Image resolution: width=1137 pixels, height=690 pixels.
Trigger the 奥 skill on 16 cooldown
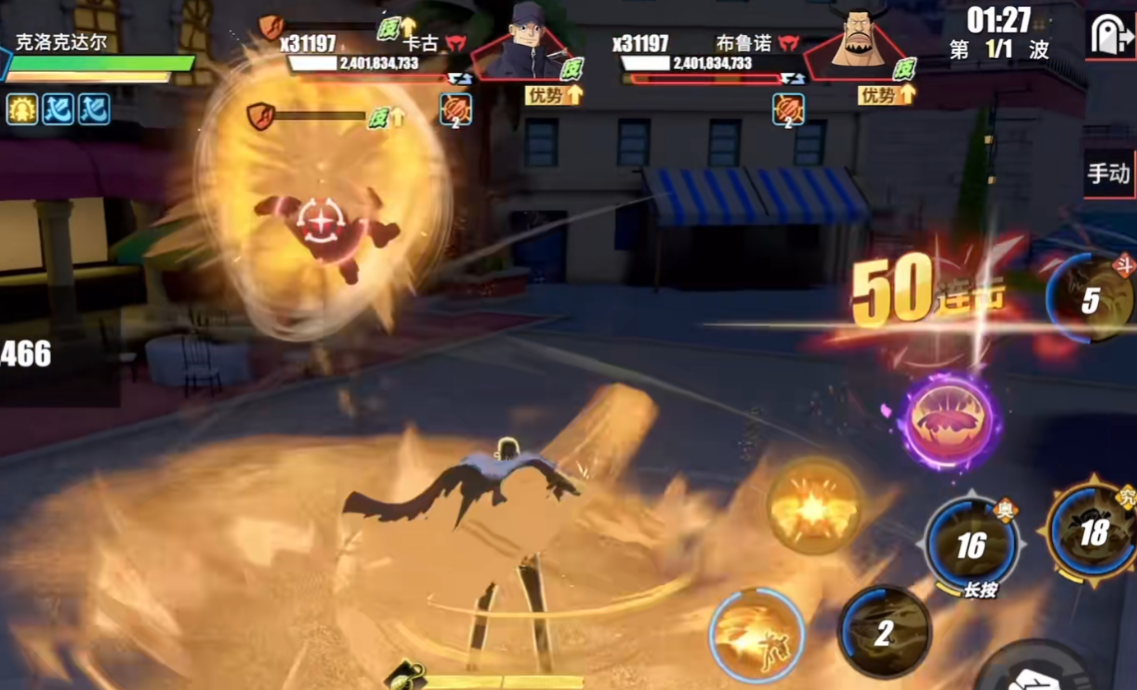point(970,545)
